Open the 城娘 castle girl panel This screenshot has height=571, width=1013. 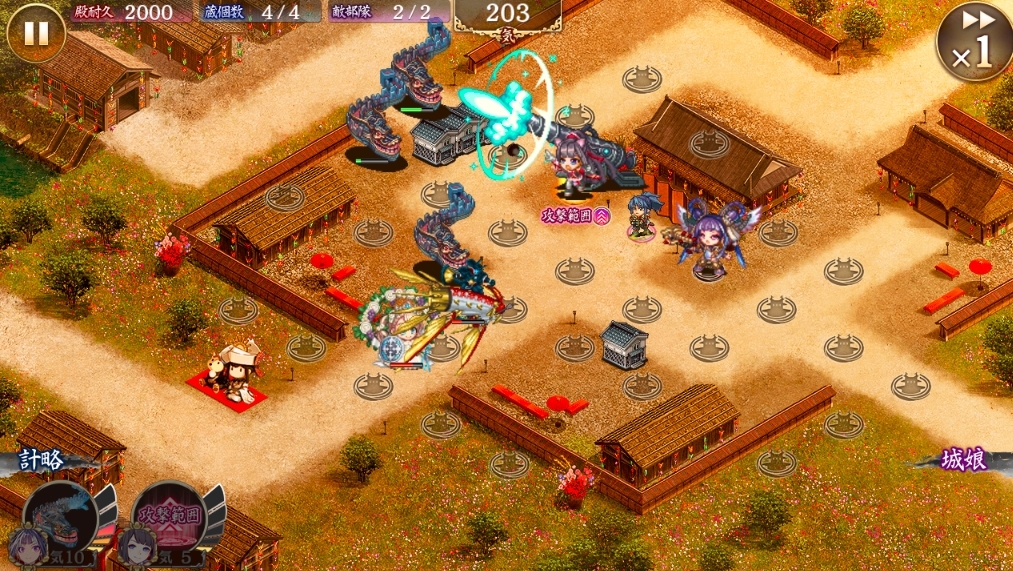pos(964,460)
